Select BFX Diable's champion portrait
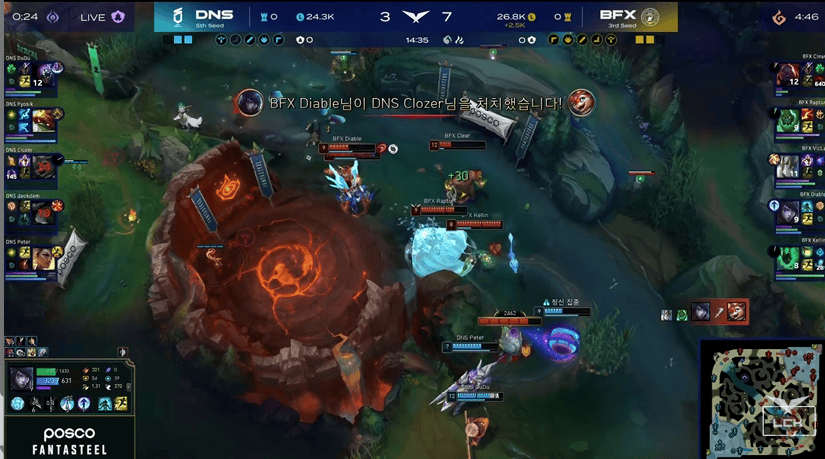Screen dimensions: 825x459 coord(785,212)
